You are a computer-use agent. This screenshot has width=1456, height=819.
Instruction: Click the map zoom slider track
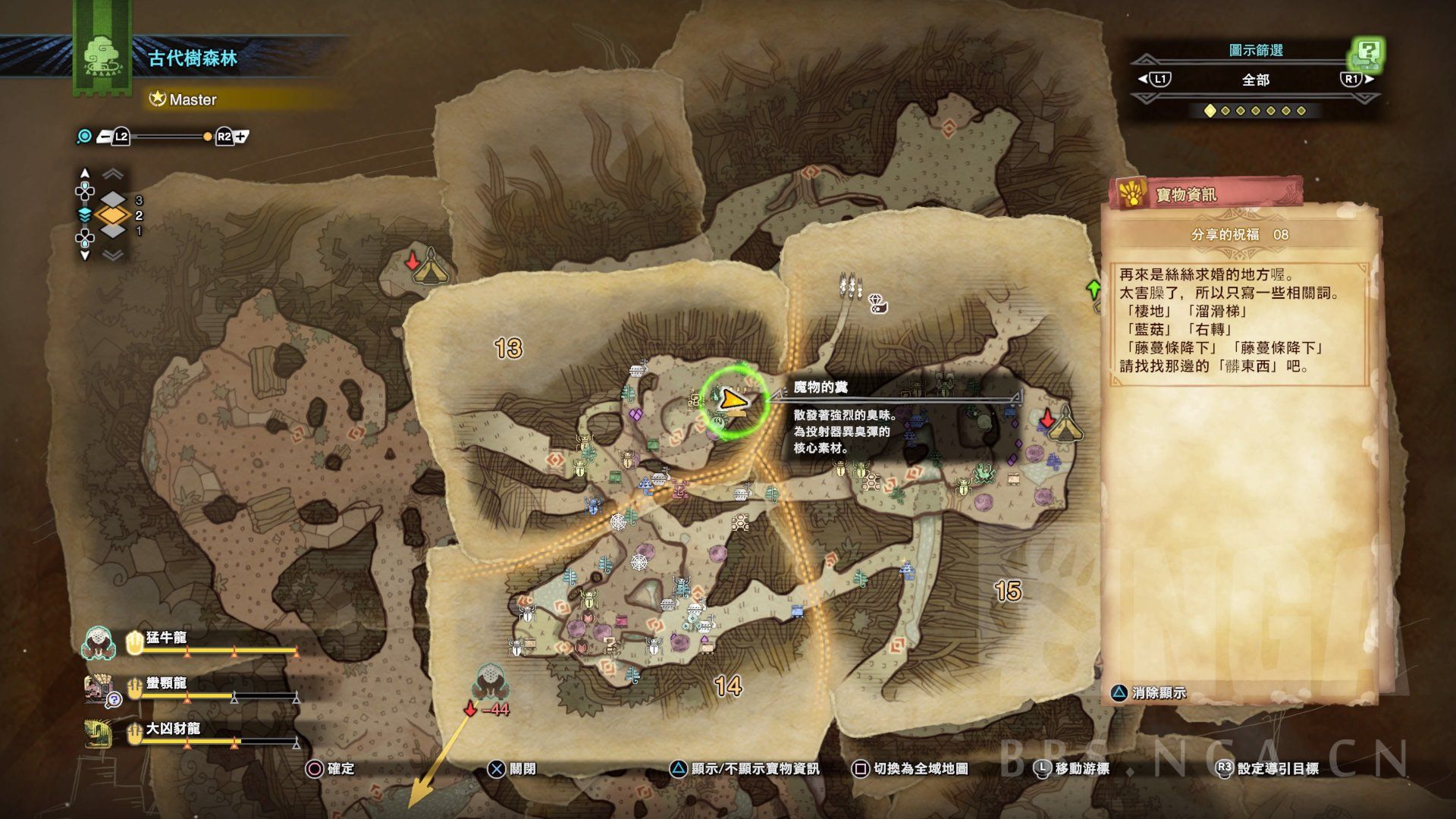click(x=167, y=136)
